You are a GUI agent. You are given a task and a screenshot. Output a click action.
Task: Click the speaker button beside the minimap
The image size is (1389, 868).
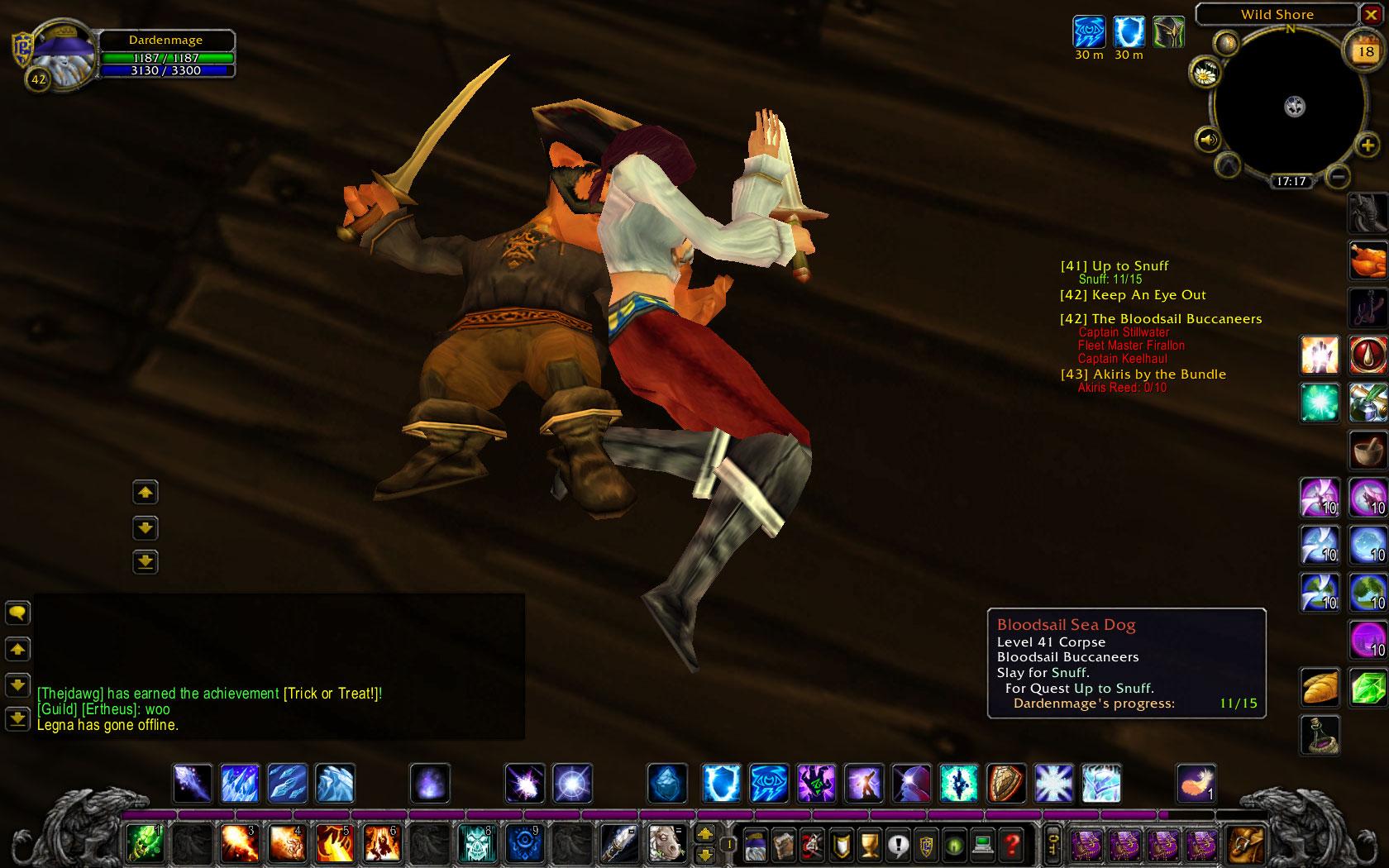coord(1208,140)
